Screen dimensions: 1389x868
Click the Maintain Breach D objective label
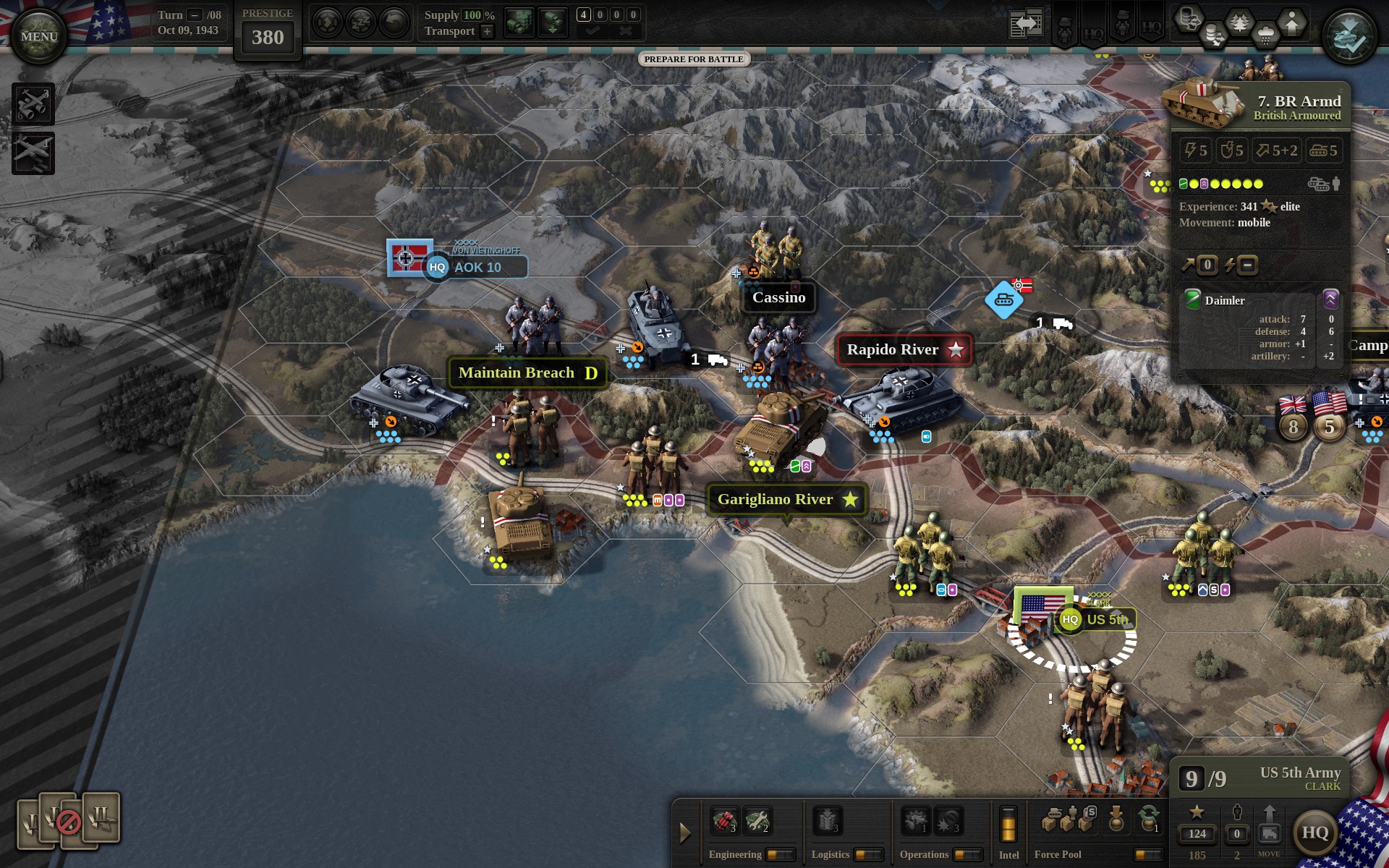(527, 373)
